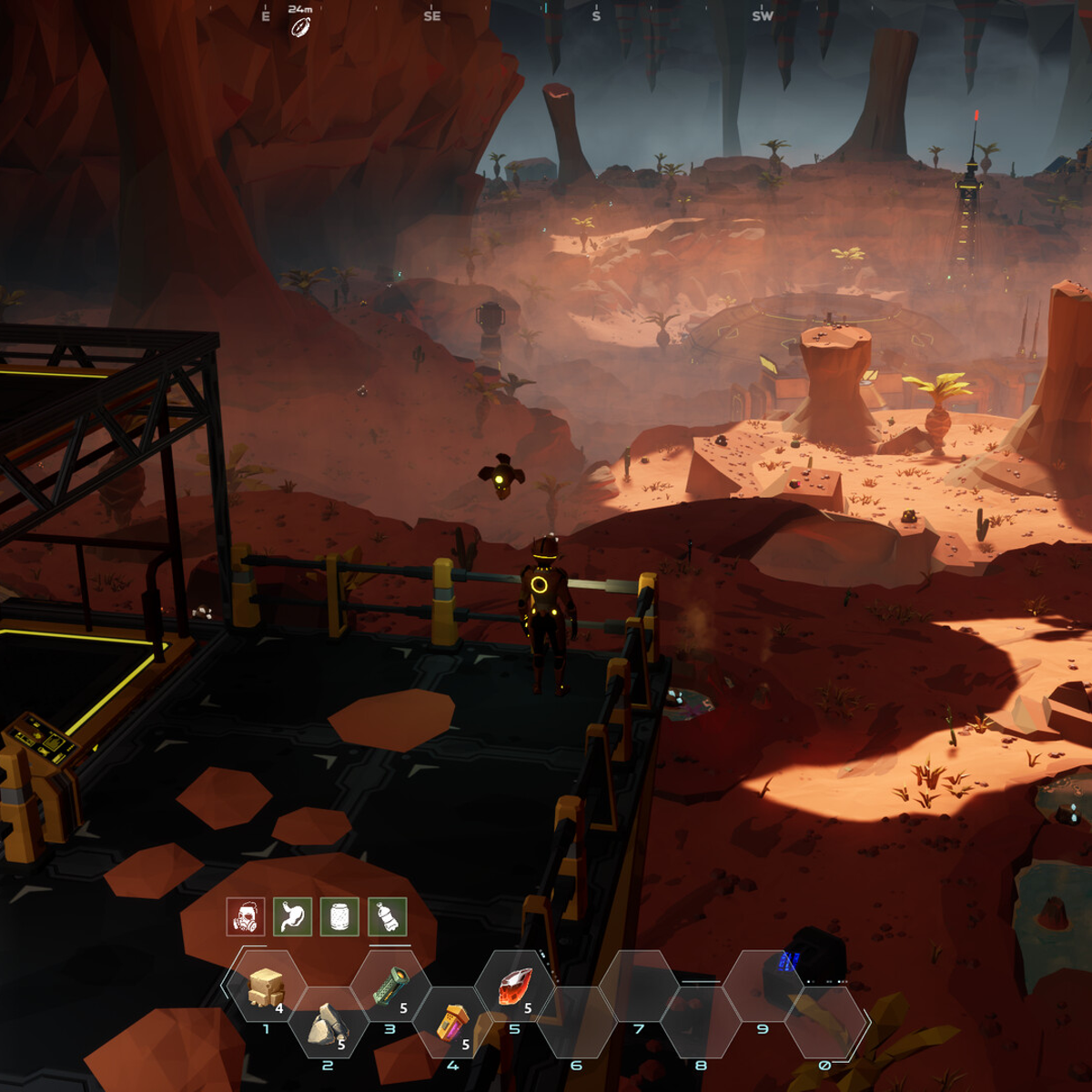Choose the green canister in hotbar slot 3
Viewport: 1092px width, 1092px height.
[389, 987]
